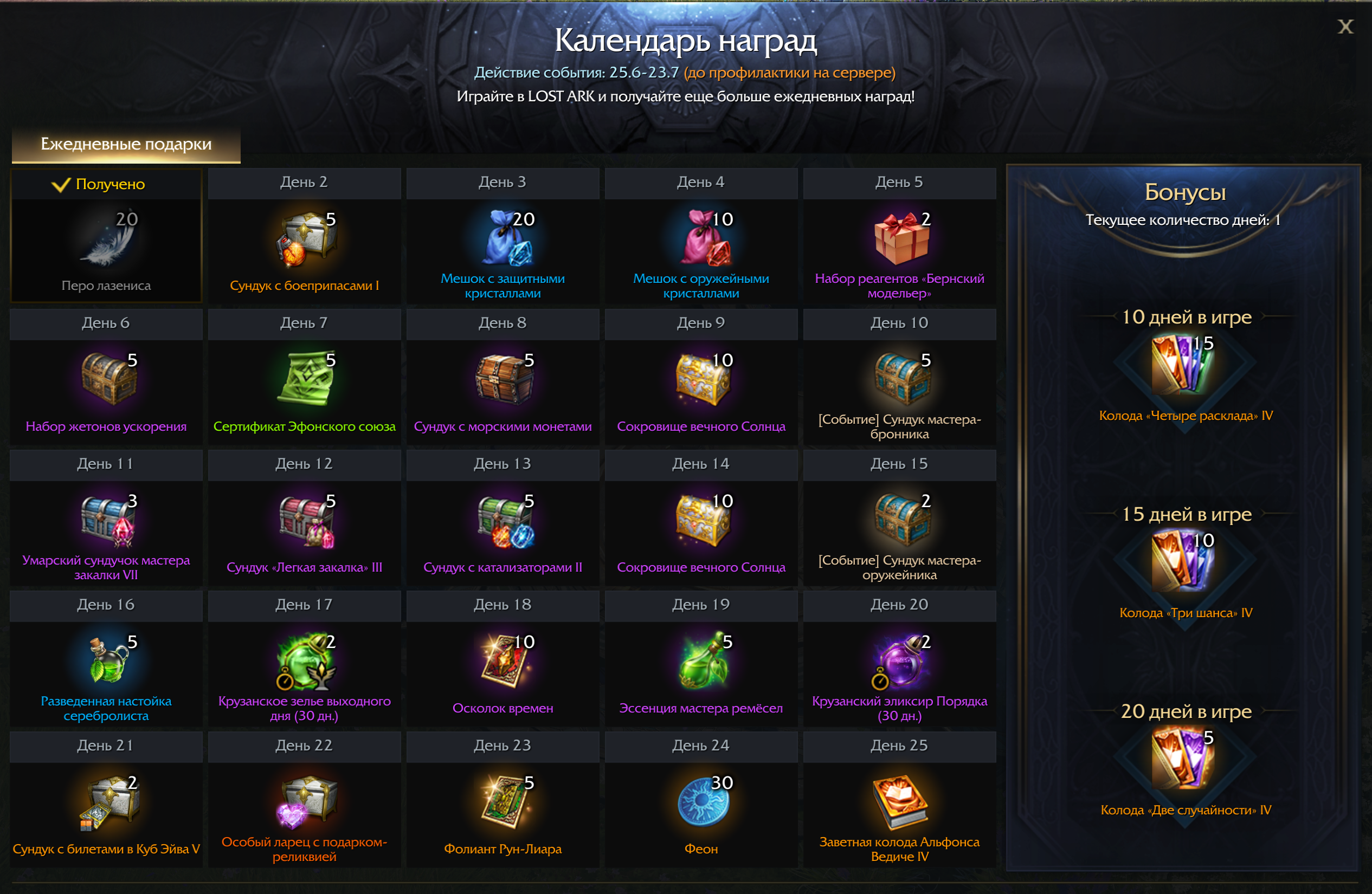This screenshot has width=1372, height=894.
Task: Select the Колода «Четыре расклада» IV bonus
Action: click(x=1184, y=366)
